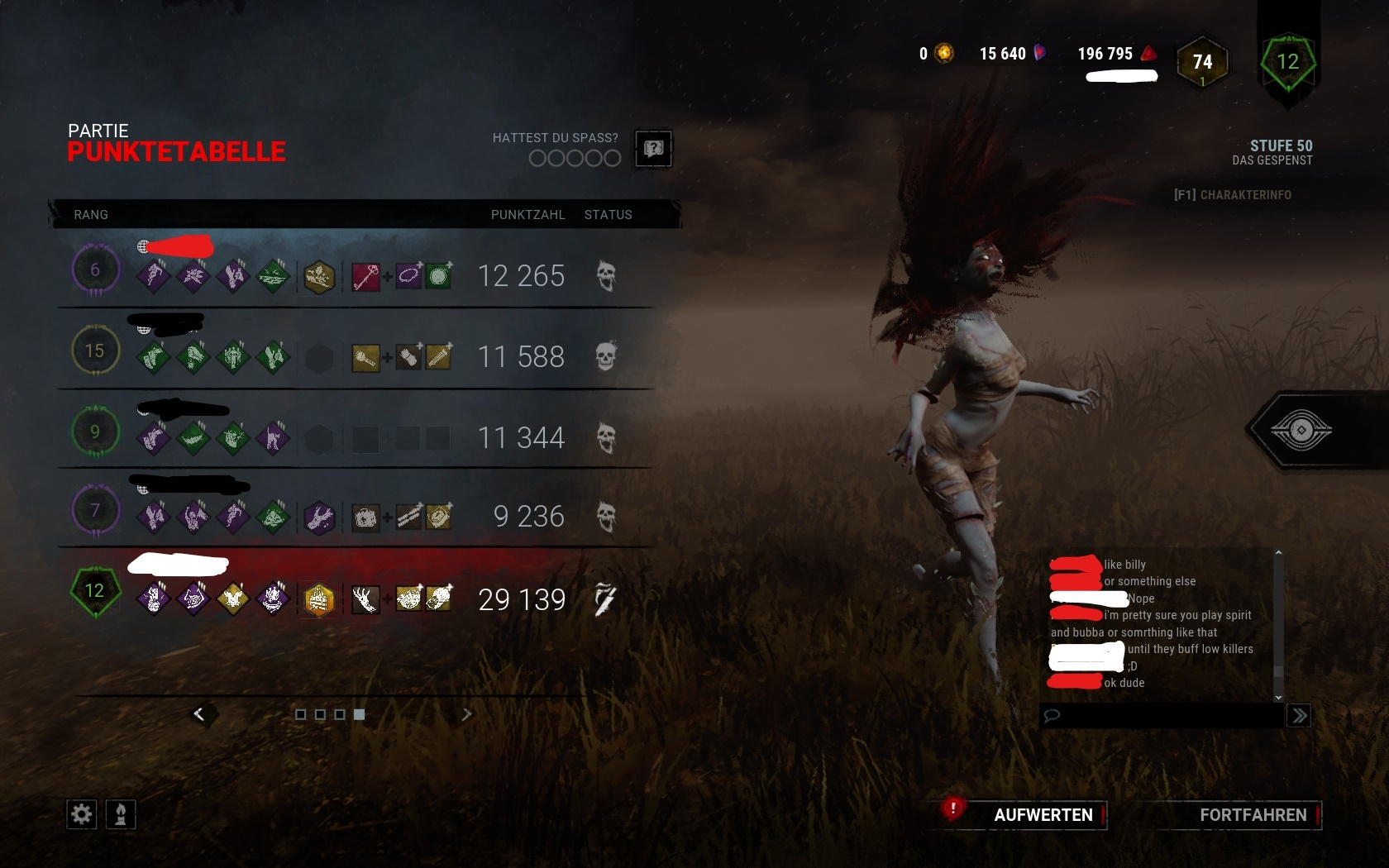1389x868 pixels.
Task: Click the character figure icon beside the gear
Action: pos(119,814)
